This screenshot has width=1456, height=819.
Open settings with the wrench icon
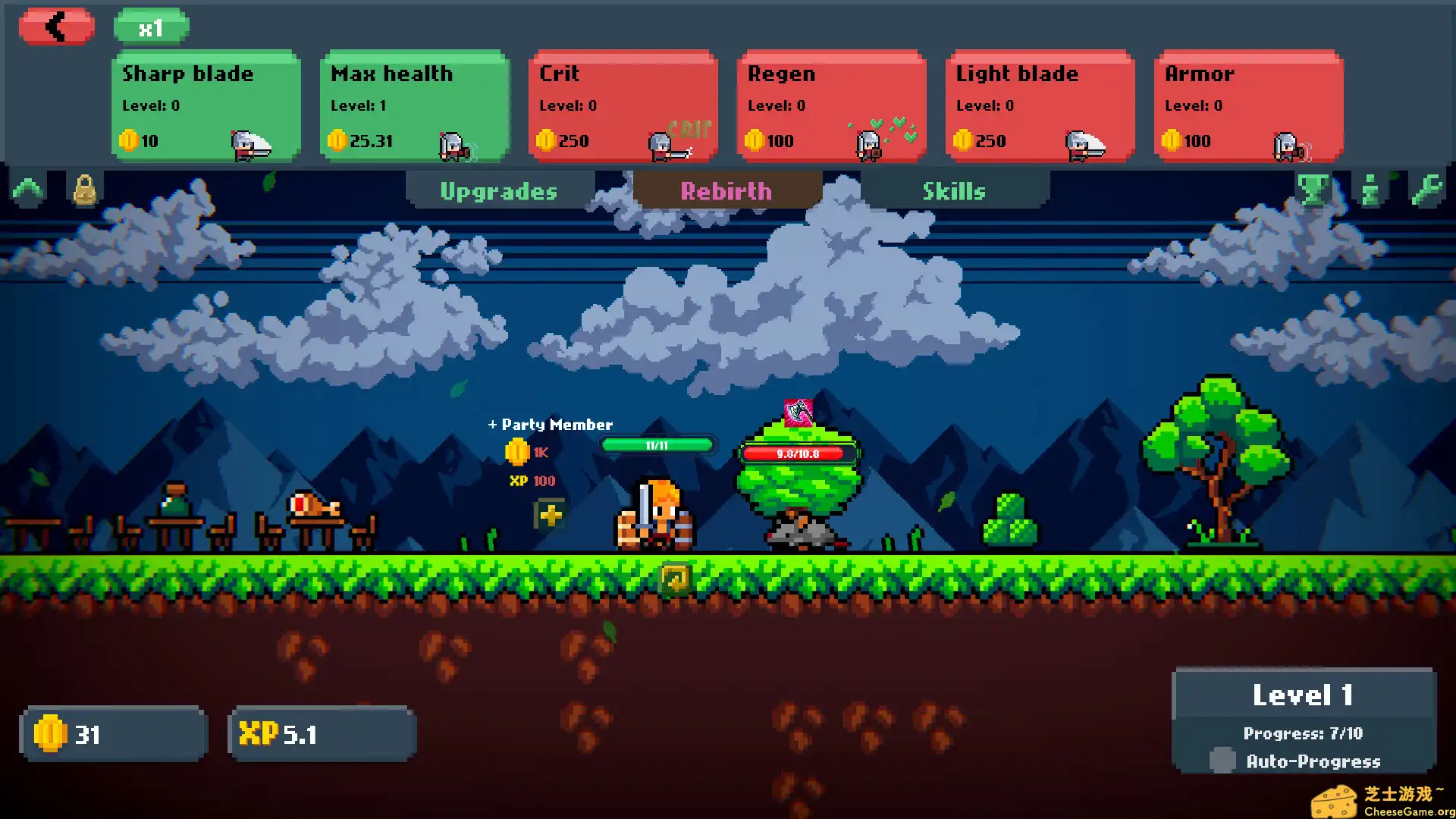coord(1426,190)
